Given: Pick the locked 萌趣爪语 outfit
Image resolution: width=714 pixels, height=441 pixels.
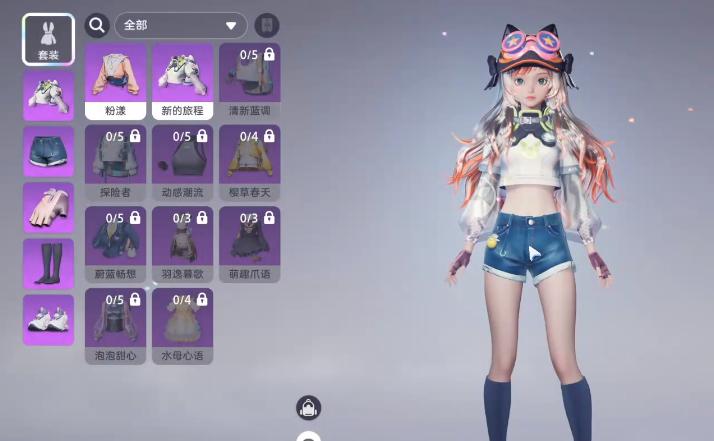Looking at the screenshot, I should point(249,244).
